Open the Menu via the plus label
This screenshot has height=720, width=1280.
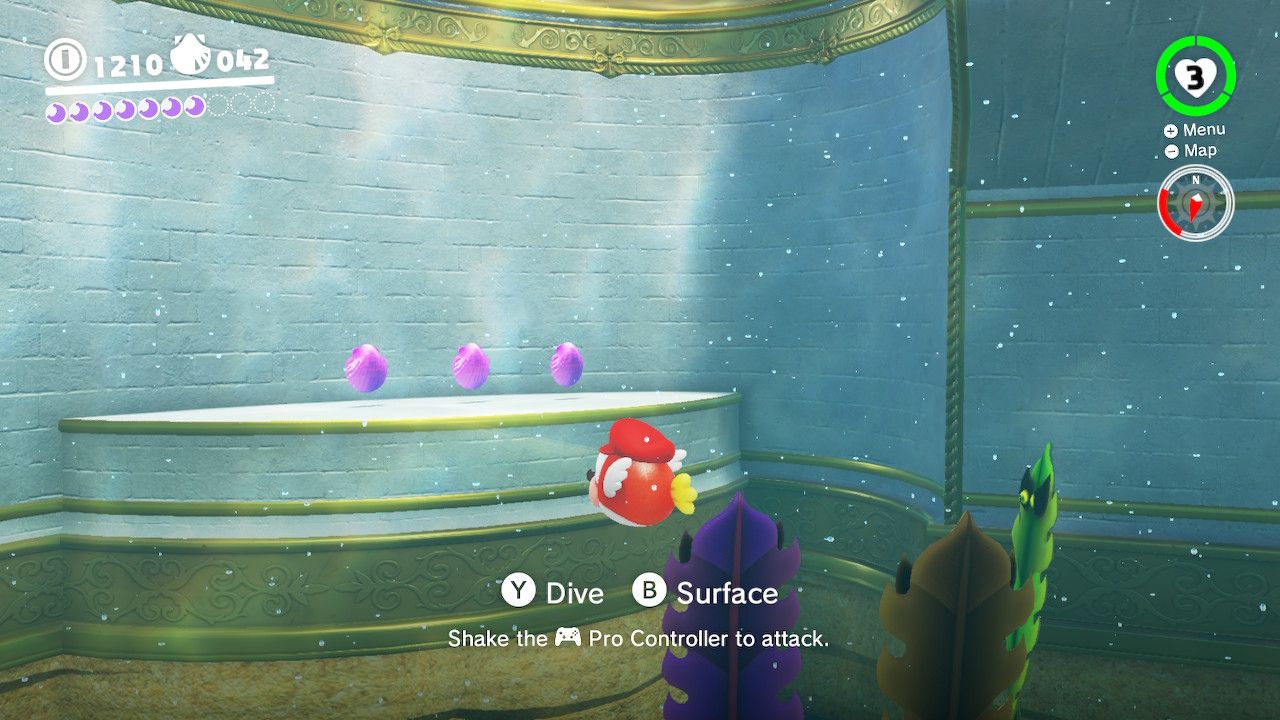coord(1203,129)
